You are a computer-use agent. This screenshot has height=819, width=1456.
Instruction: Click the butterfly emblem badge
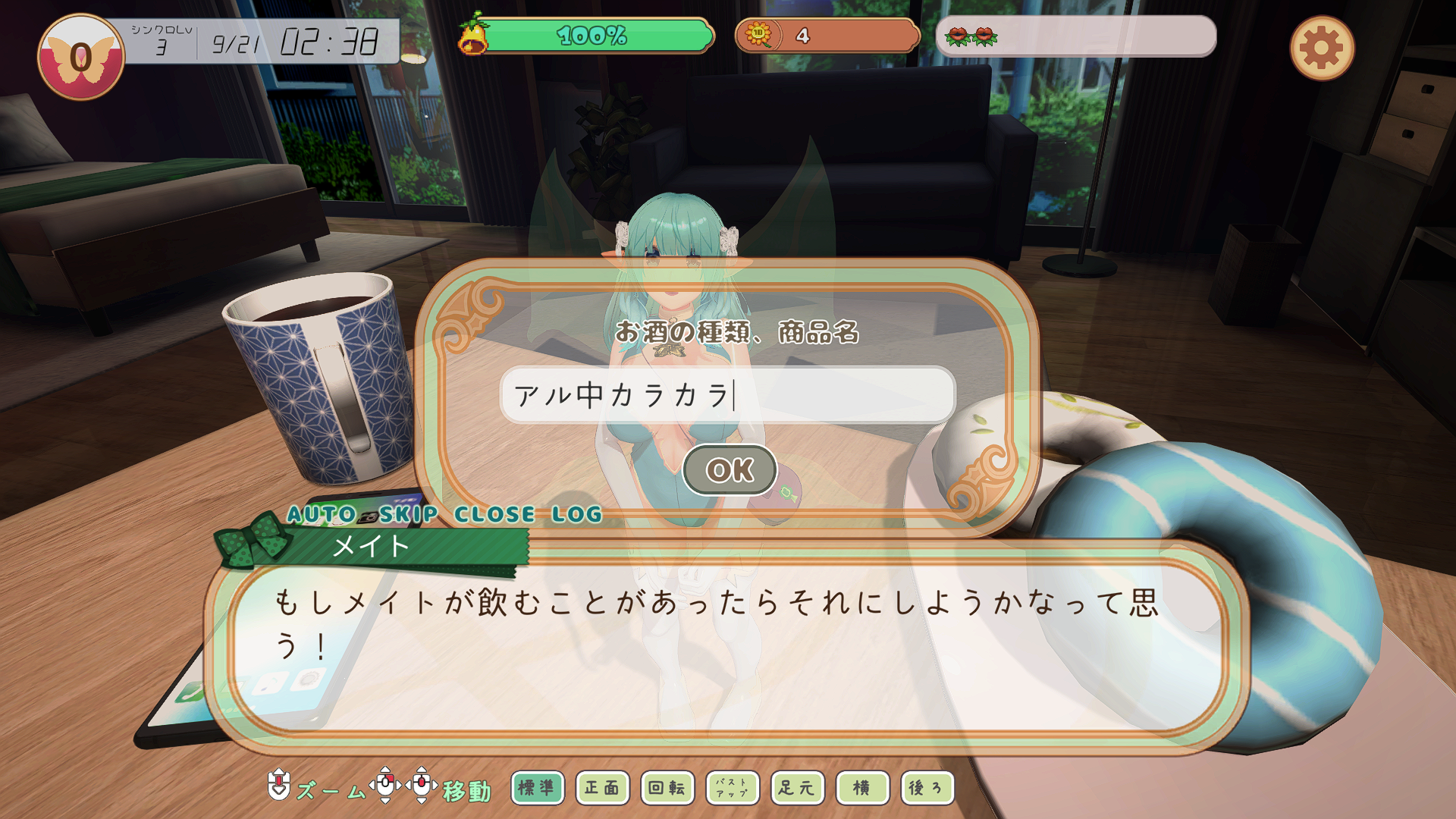[x=81, y=57]
